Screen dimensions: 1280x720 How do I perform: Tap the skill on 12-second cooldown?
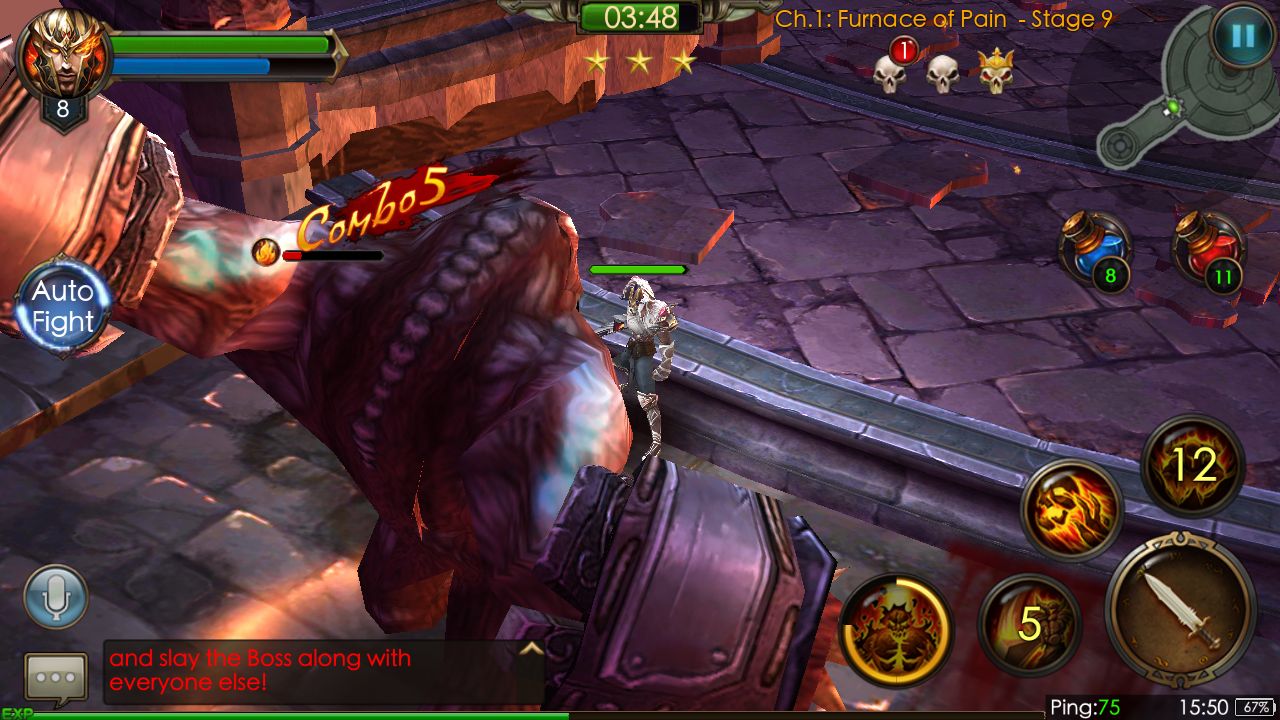pyautogui.click(x=1192, y=465)
